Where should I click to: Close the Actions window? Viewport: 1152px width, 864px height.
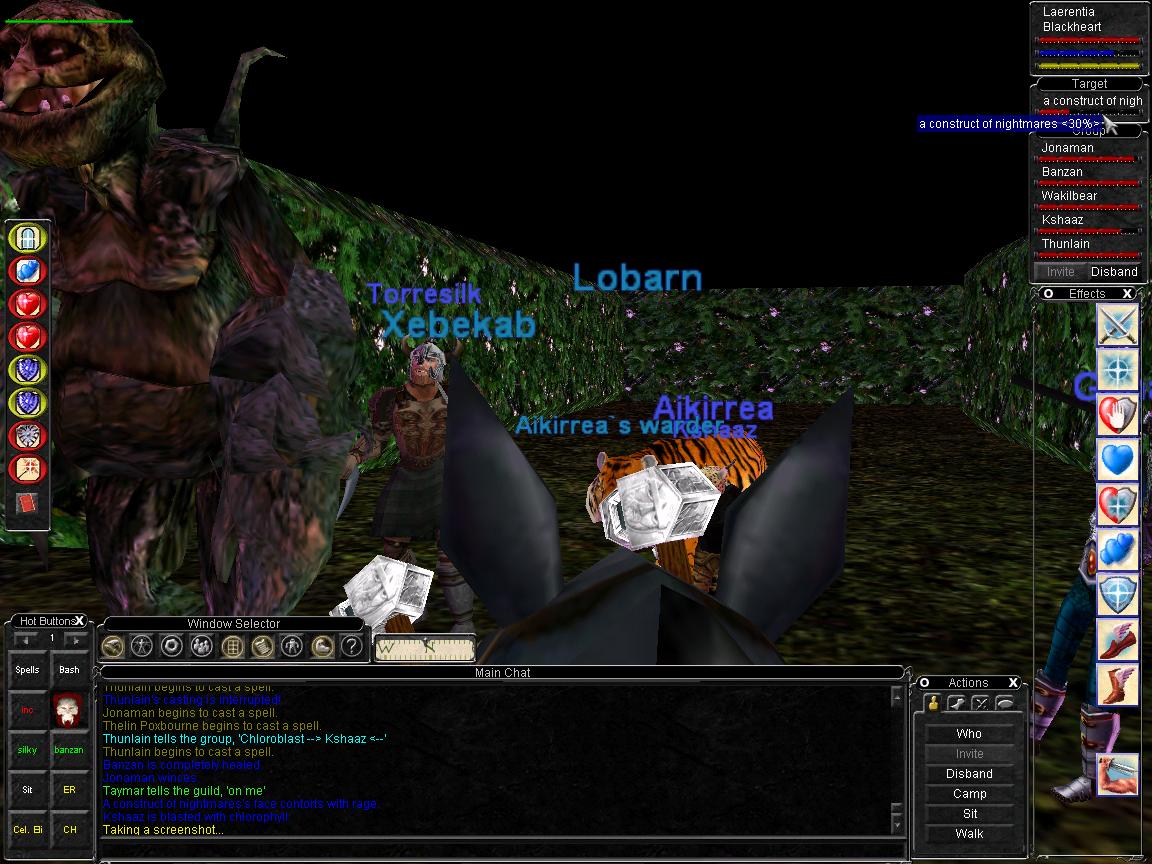click(1013, 683)
